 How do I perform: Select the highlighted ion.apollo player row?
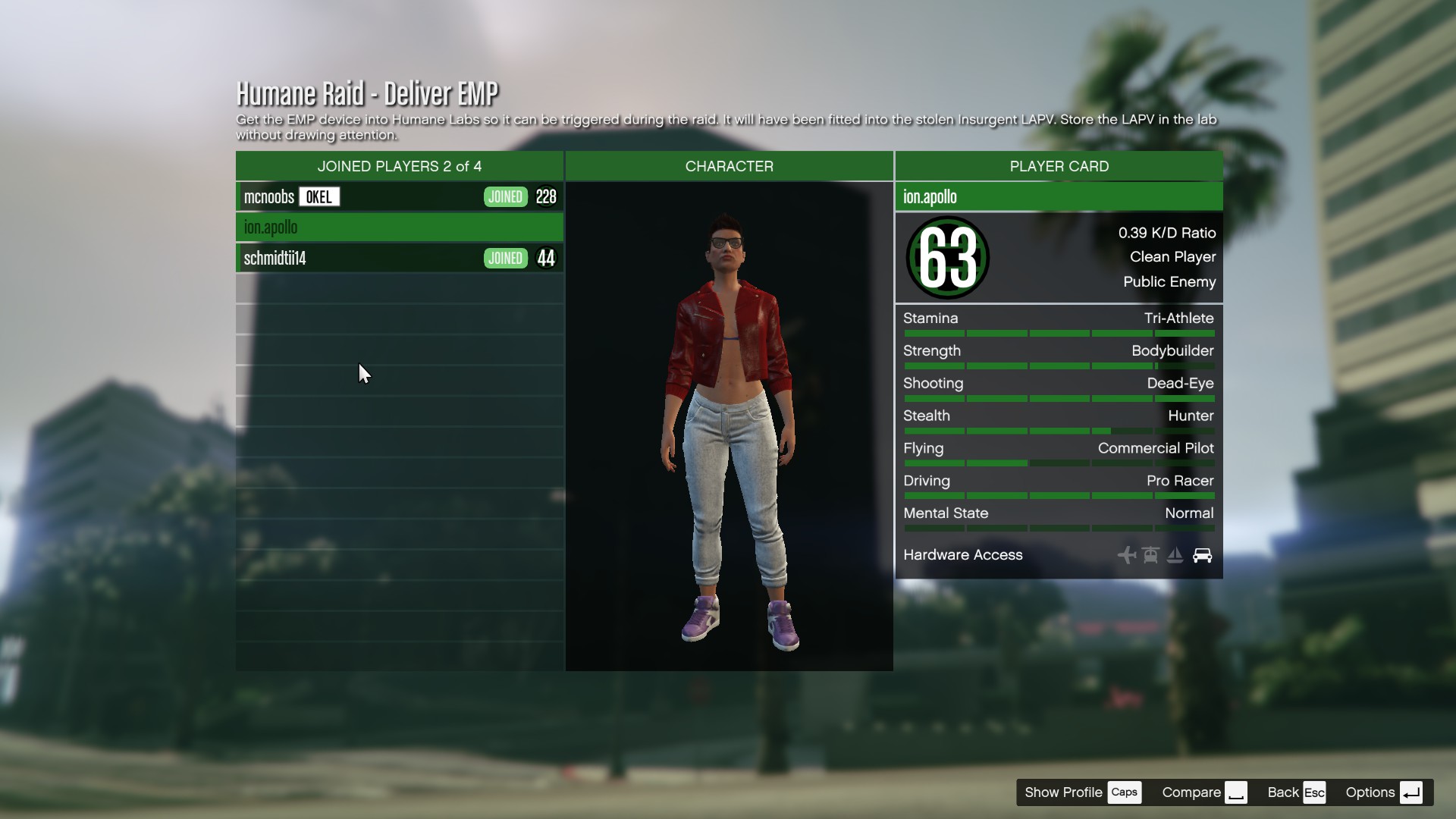[x=399, y=227]
